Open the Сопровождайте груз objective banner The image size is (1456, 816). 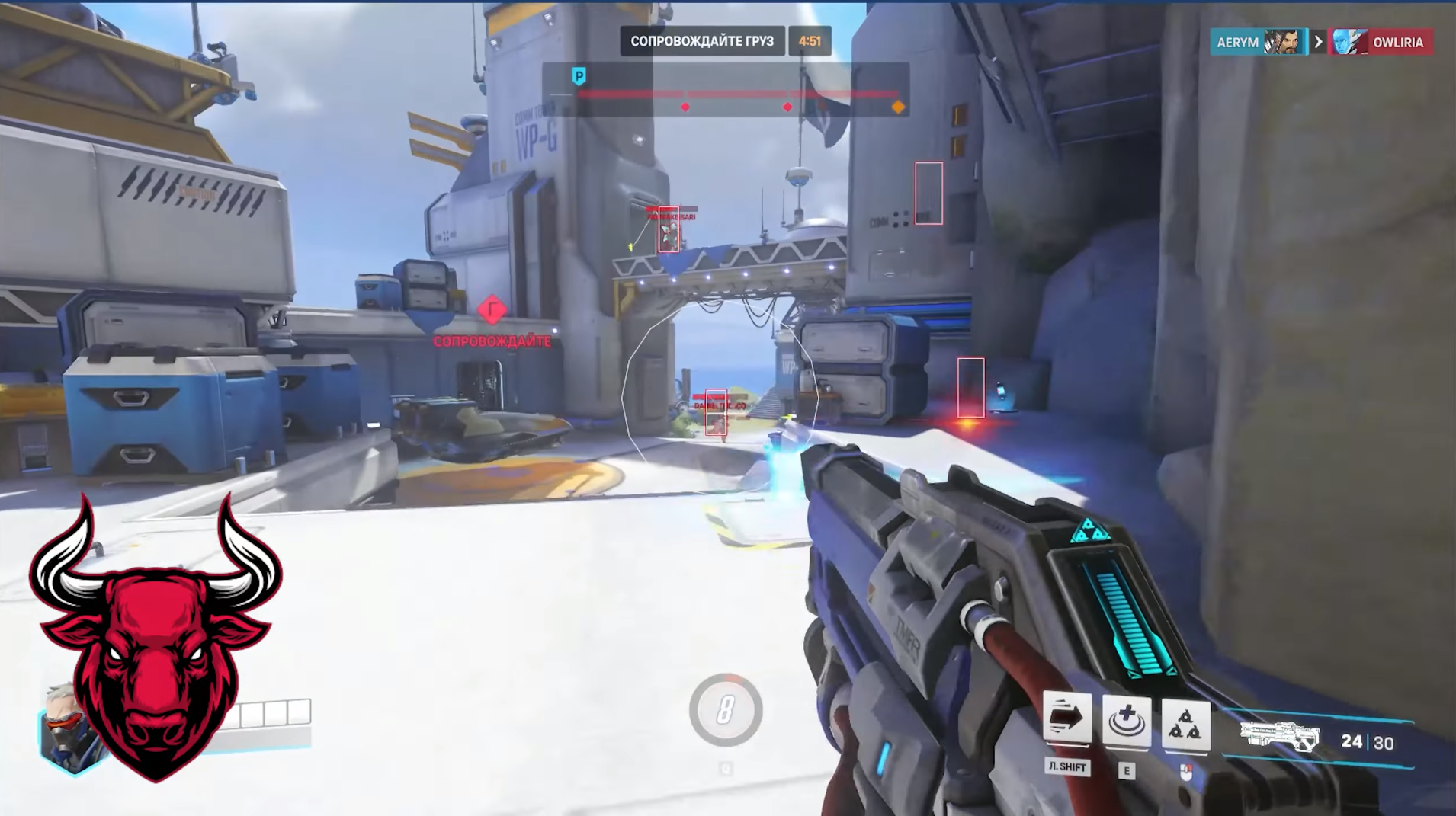point(701,41)
